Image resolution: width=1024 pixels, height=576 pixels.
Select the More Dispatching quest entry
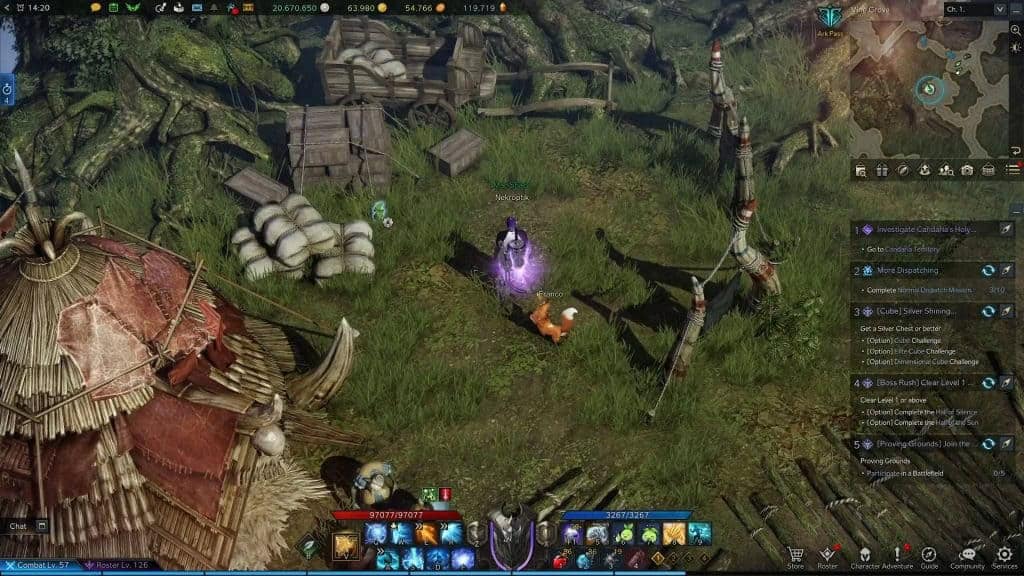pos(908,271)
